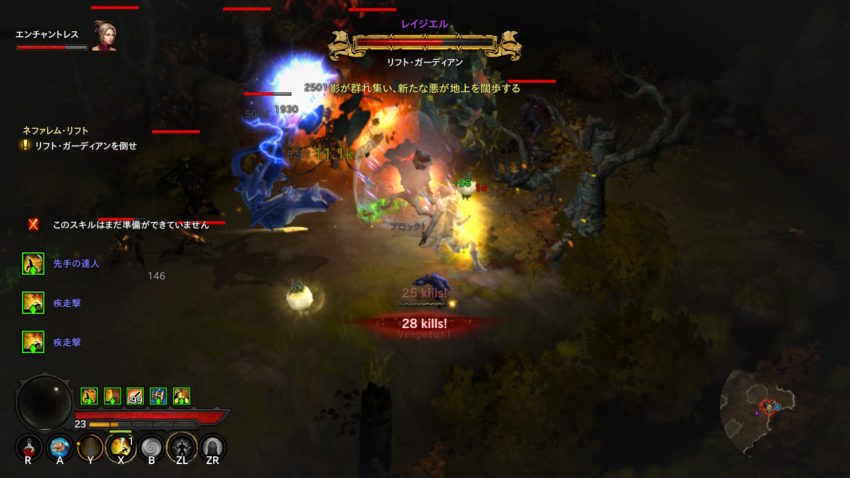Viewport: 850px width, 478px height.
Task: Inspect the blue buff icon above health bar
Action: [x=158, y=396]
